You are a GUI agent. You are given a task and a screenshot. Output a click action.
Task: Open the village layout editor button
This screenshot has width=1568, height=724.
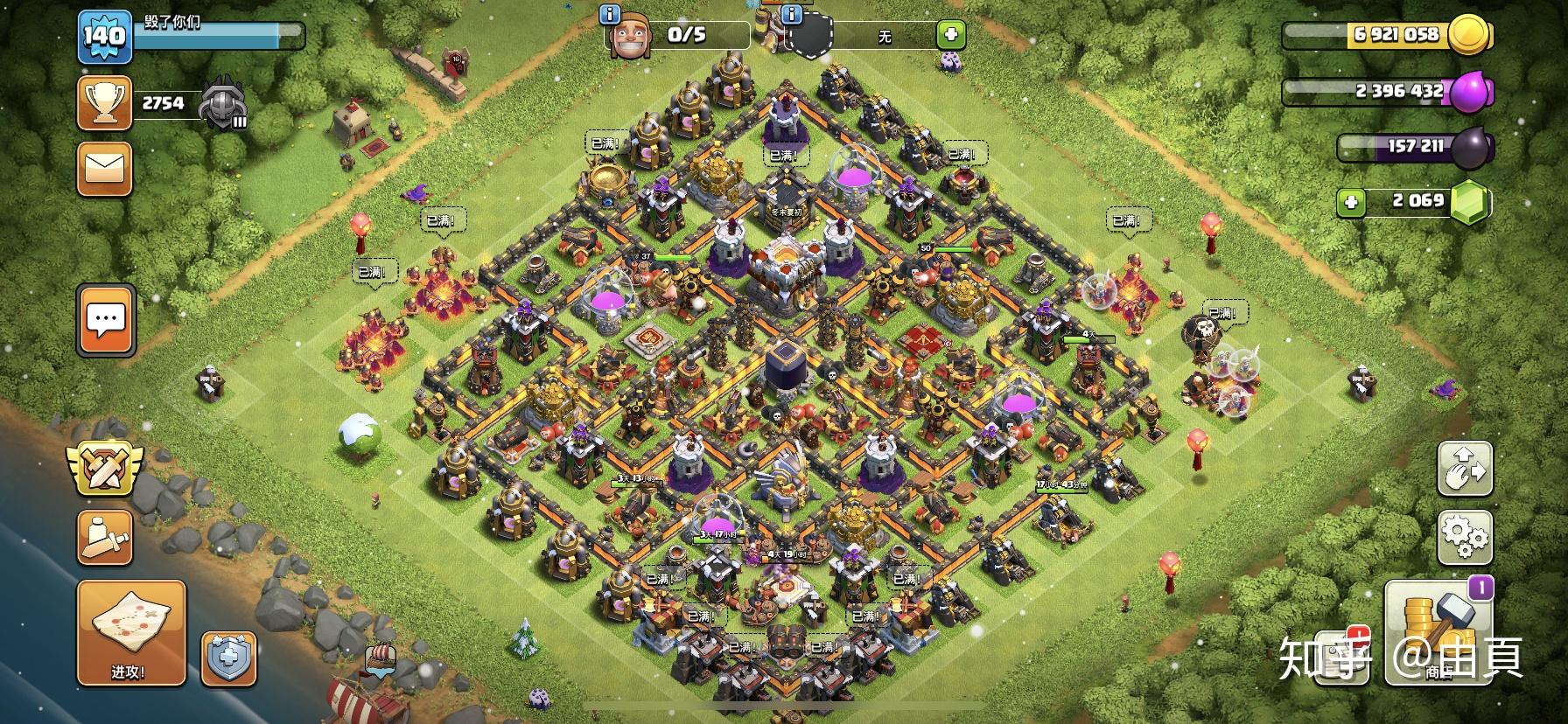tap(1465, 469)
